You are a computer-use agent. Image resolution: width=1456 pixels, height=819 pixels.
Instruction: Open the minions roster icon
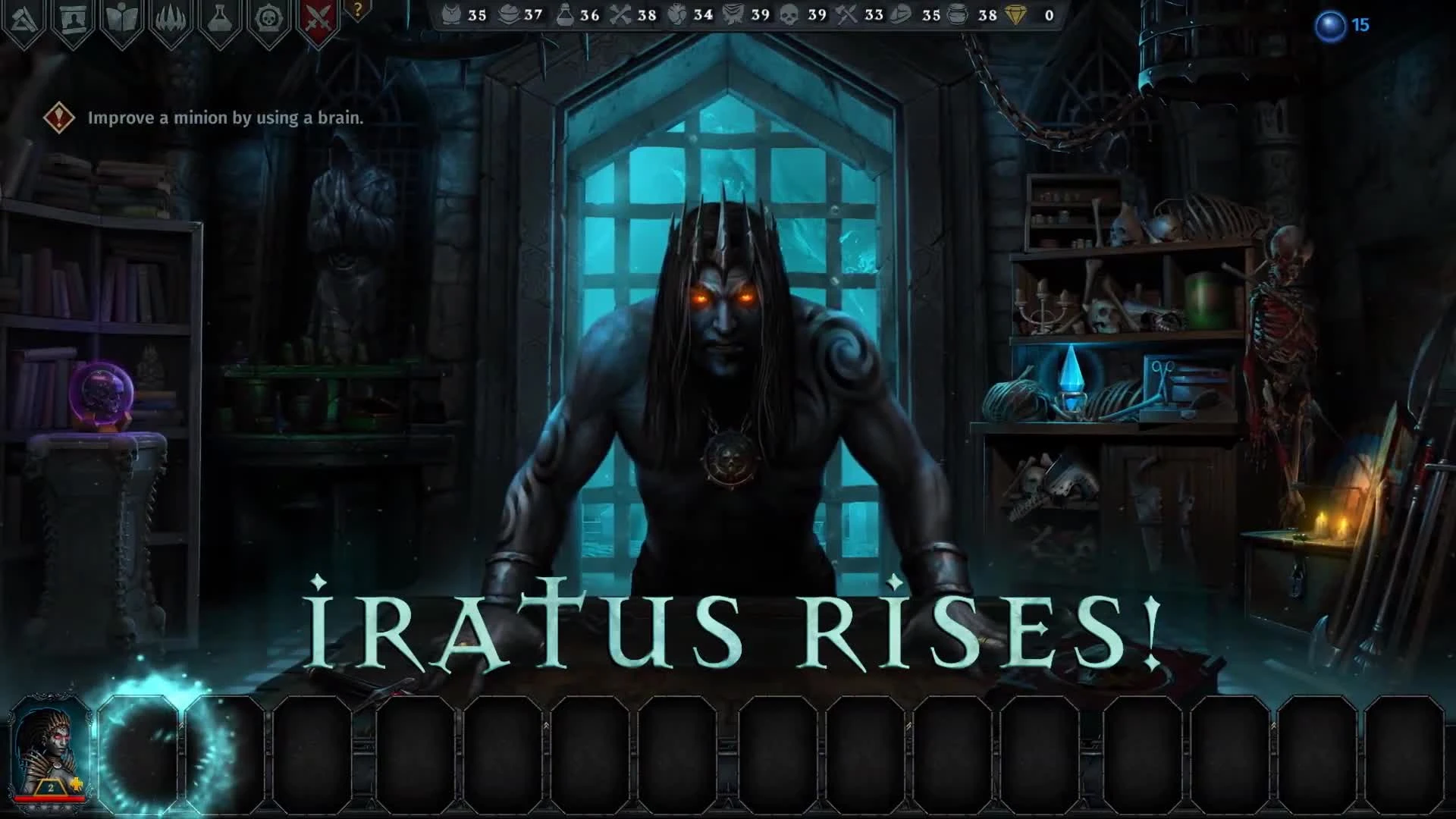click(x=72, y=15)
